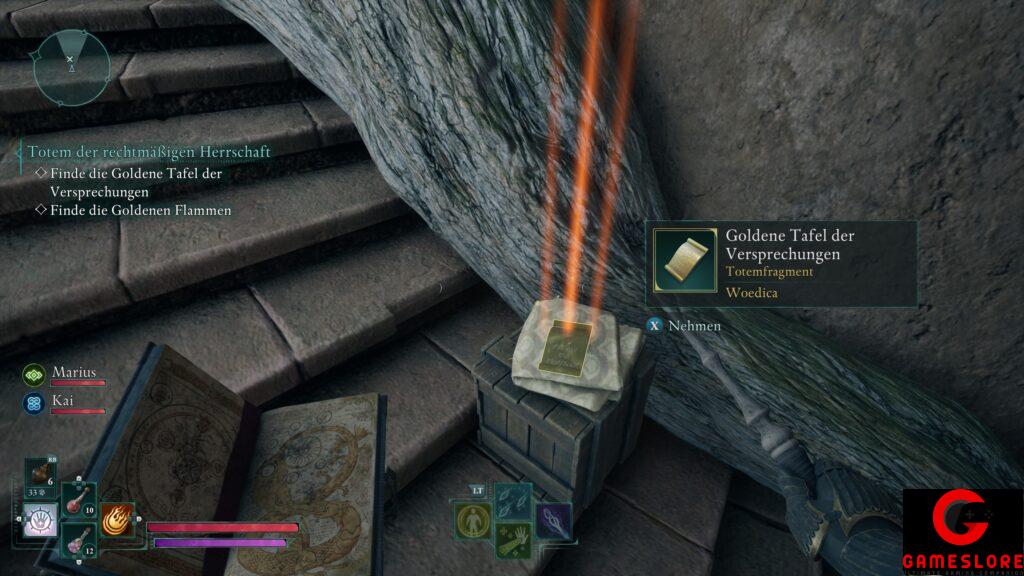Image resolution: width=1024 pixels, height=576 pixels.
Task: Select companion Marius's portrait icon
Action: [34, 375]
